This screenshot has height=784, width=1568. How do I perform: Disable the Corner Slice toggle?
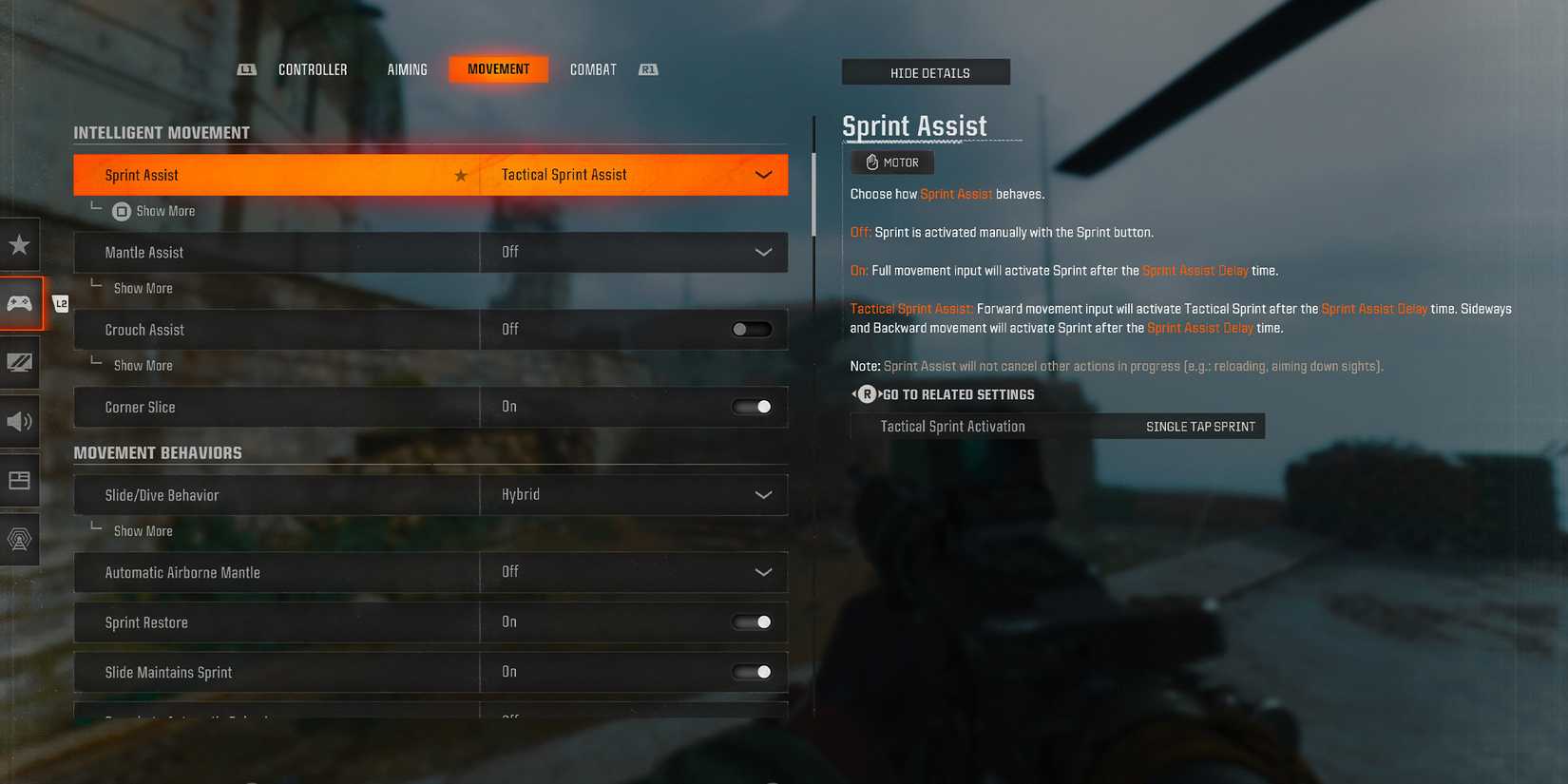[751, 407]
